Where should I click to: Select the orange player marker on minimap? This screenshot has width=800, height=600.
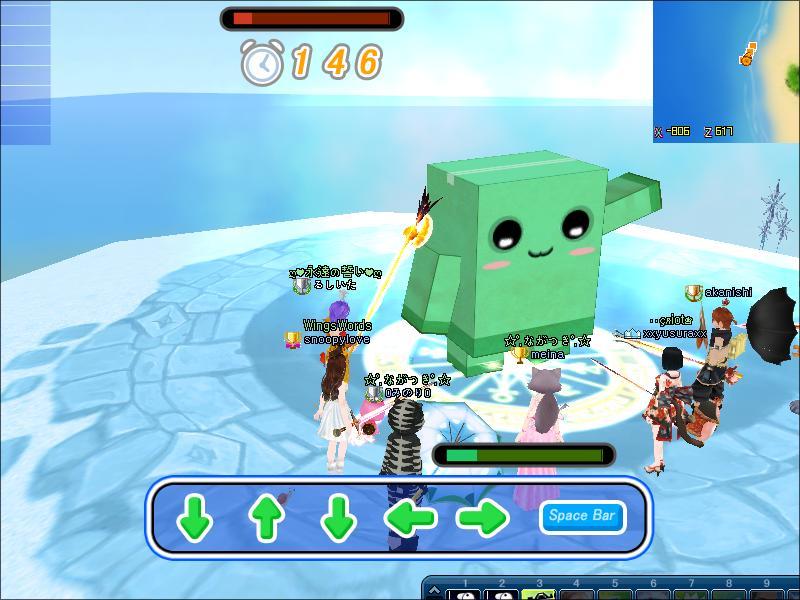[747, 56]
